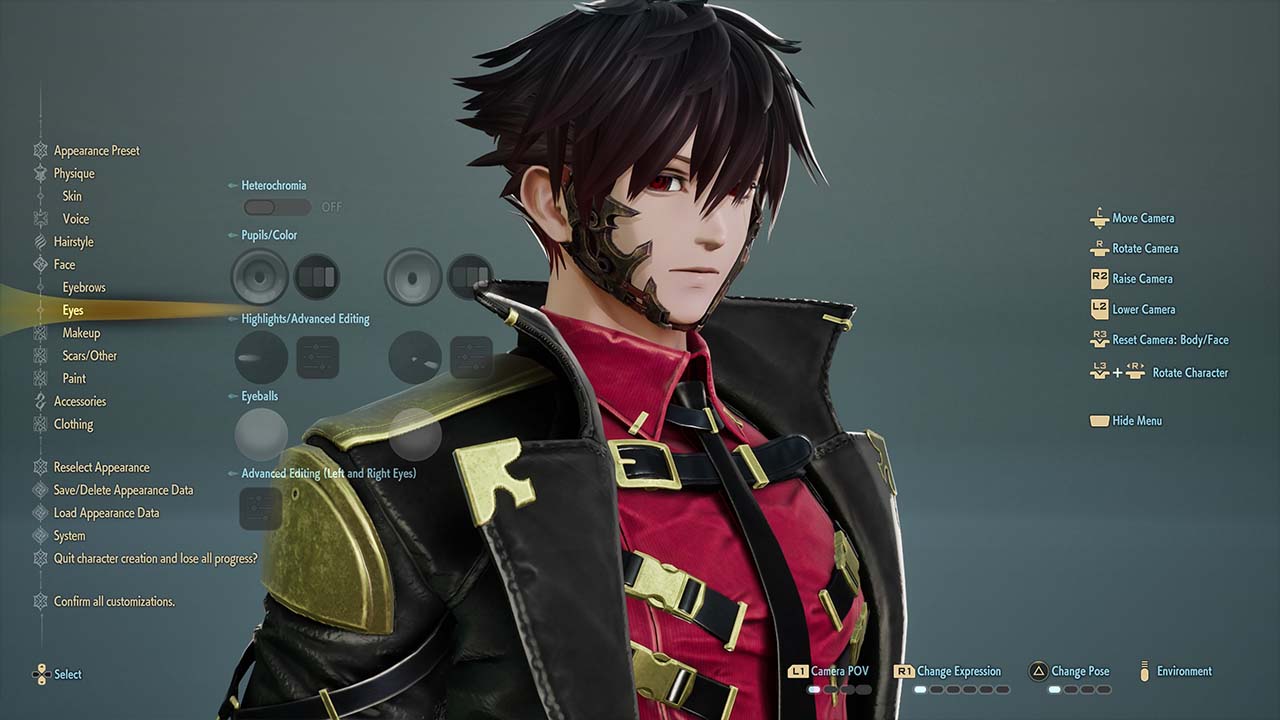Select the Eyeballs sphere swatch
Viewport: 1280px width, 720px height.
pos(261,434)
